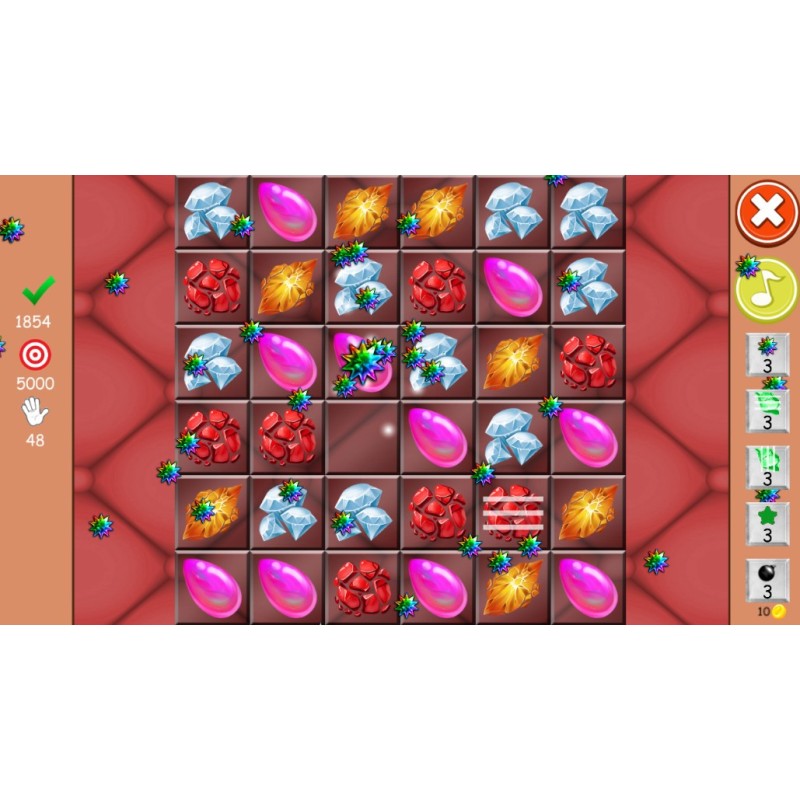Close the level with the red X button
The height and width of the screenshot is (800, 800).
(767, 213)
